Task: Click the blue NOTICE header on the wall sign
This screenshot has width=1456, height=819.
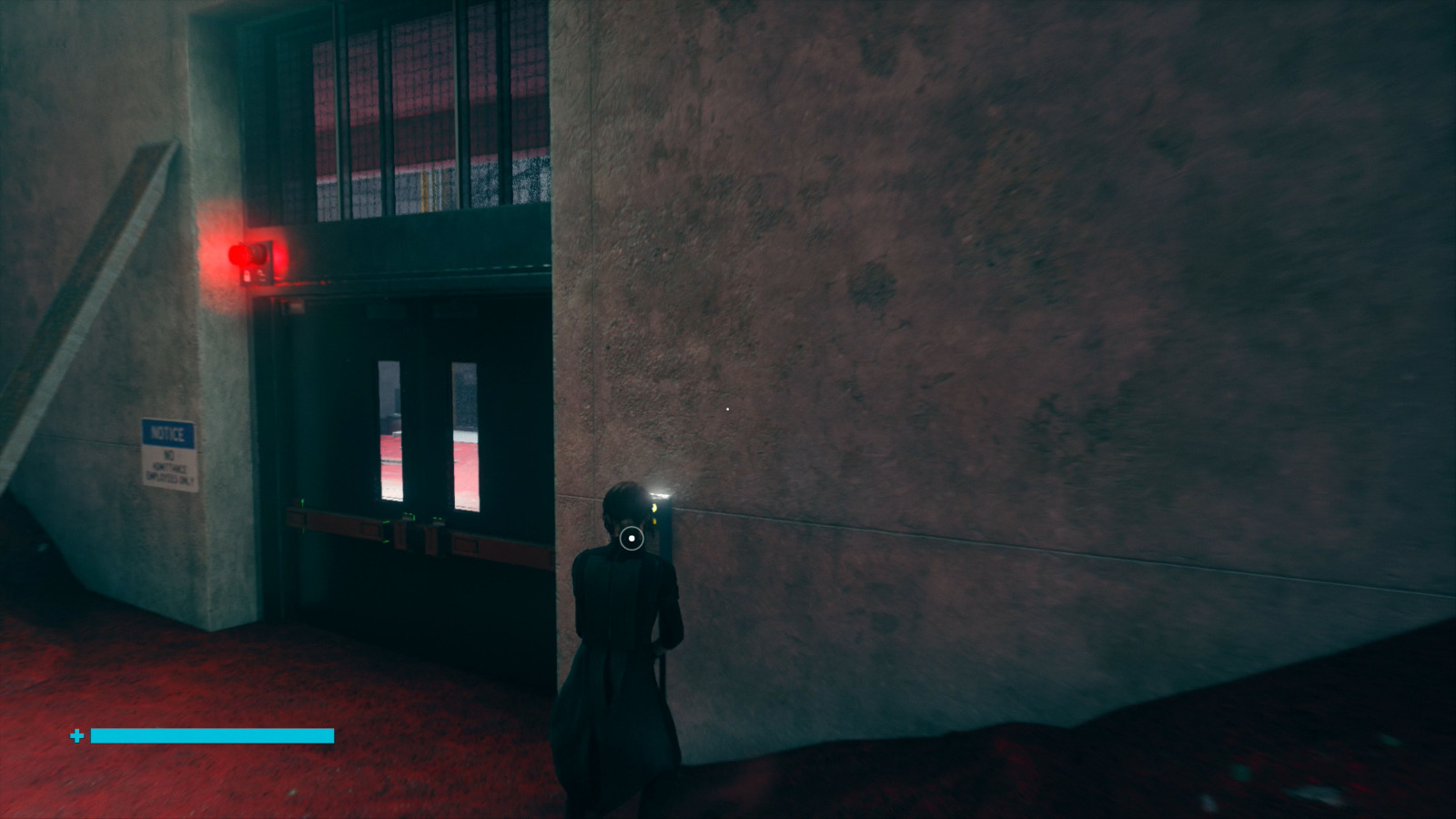Action: (167, 434)
